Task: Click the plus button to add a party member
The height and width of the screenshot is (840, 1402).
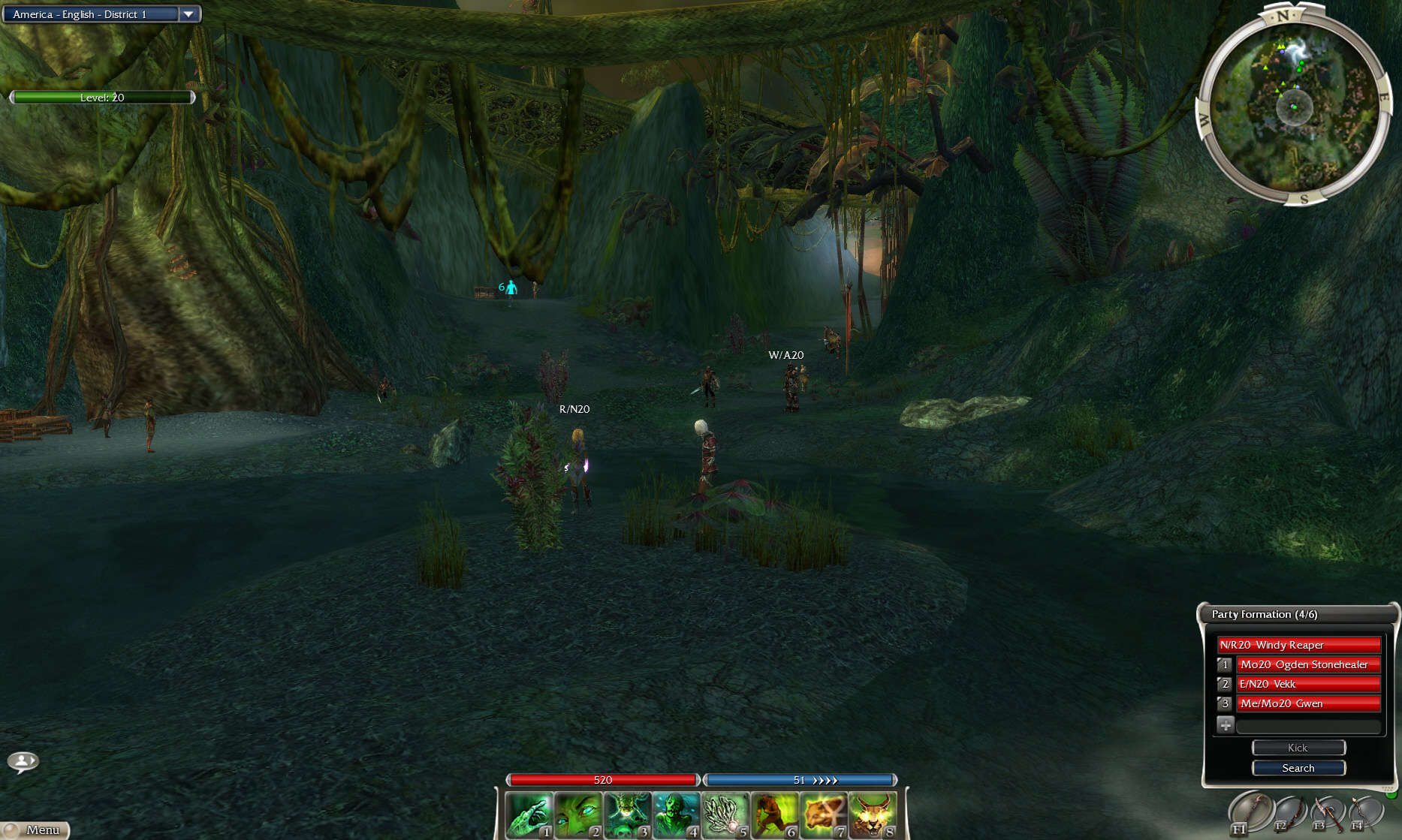Action: [1225, 724]
